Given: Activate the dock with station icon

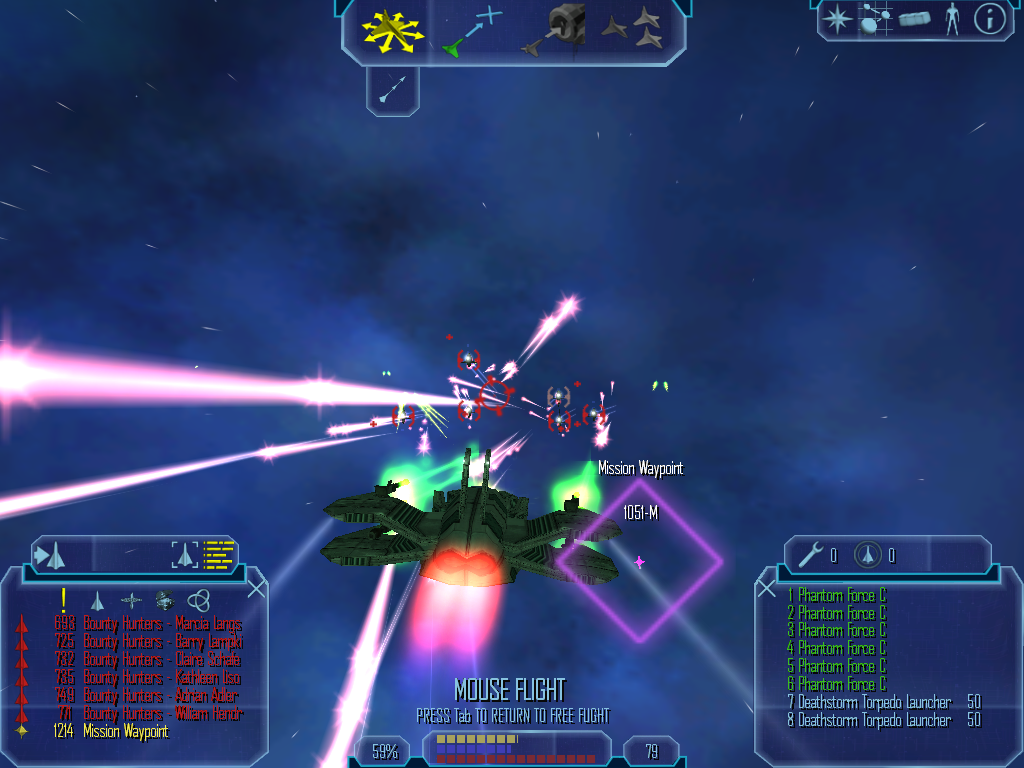Looking at the screenshot, I should (x=561, y=28).
